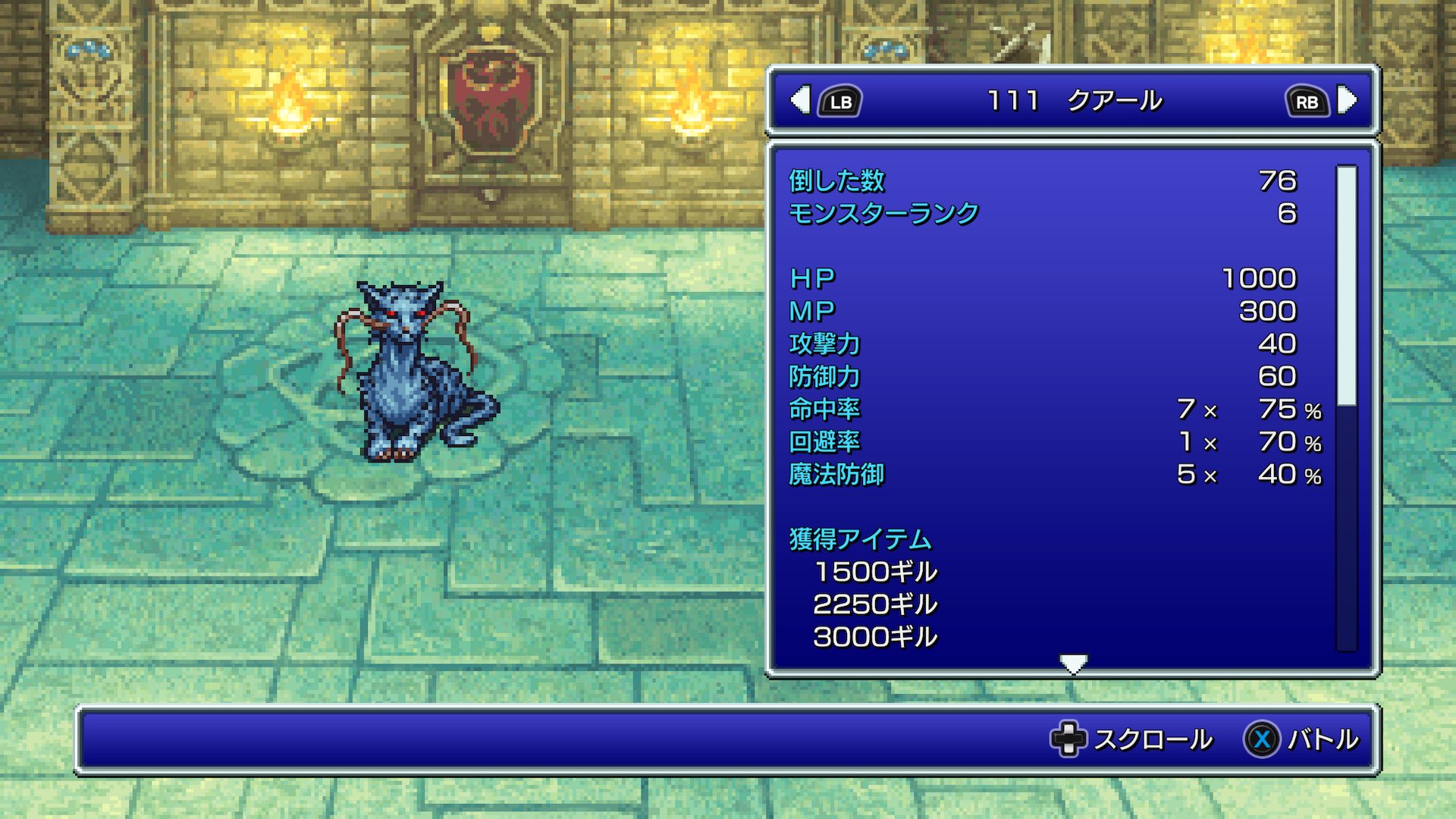This screenshot has width=1456, height=819.
Task: Click the monster stats scrollbar thumb
Action: pos(1346,286)
